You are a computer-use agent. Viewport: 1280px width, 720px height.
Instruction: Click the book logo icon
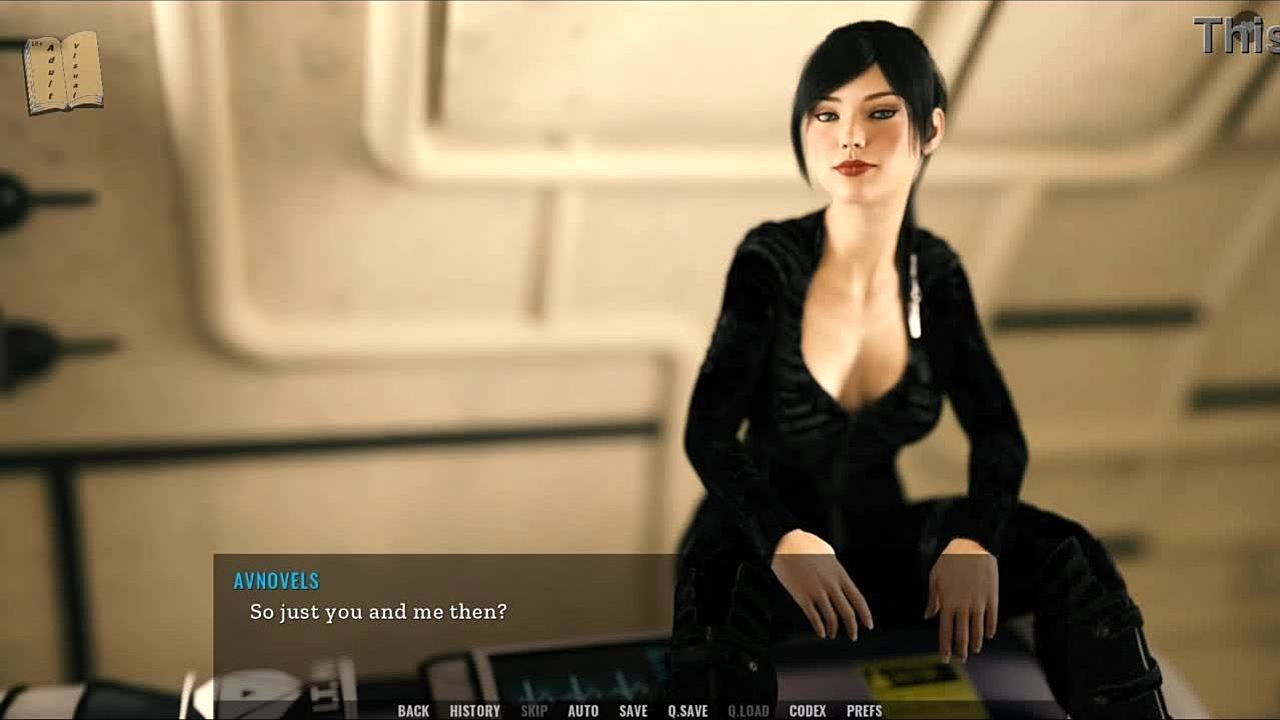(x=63, y=72)
